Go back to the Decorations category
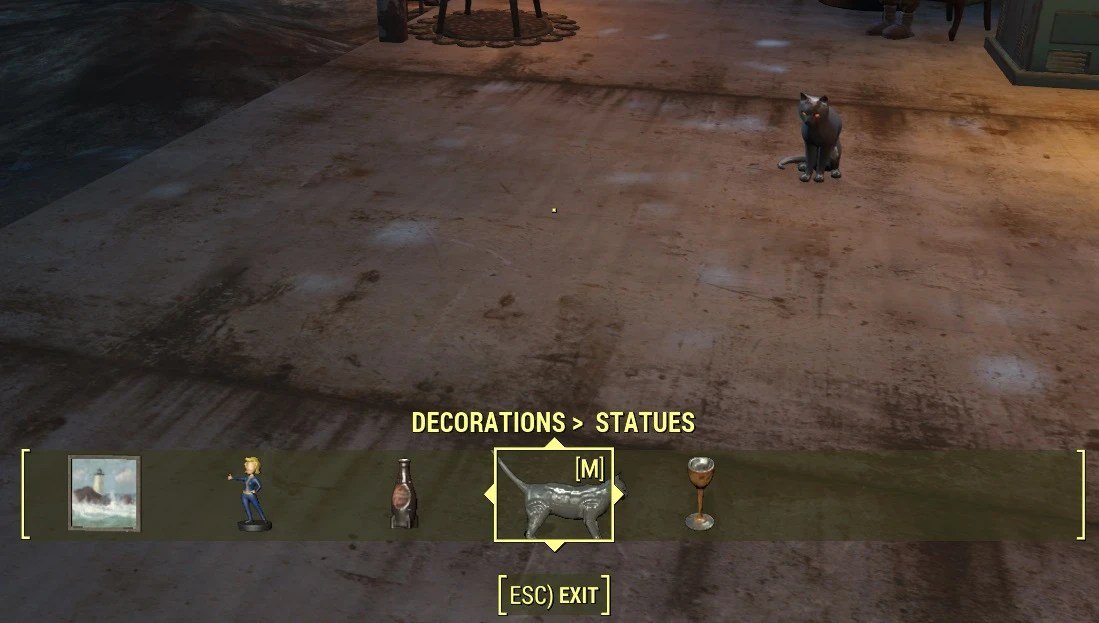Image resolution: width=1099 pixels, height=623 pixels. (x=490, y=423)
